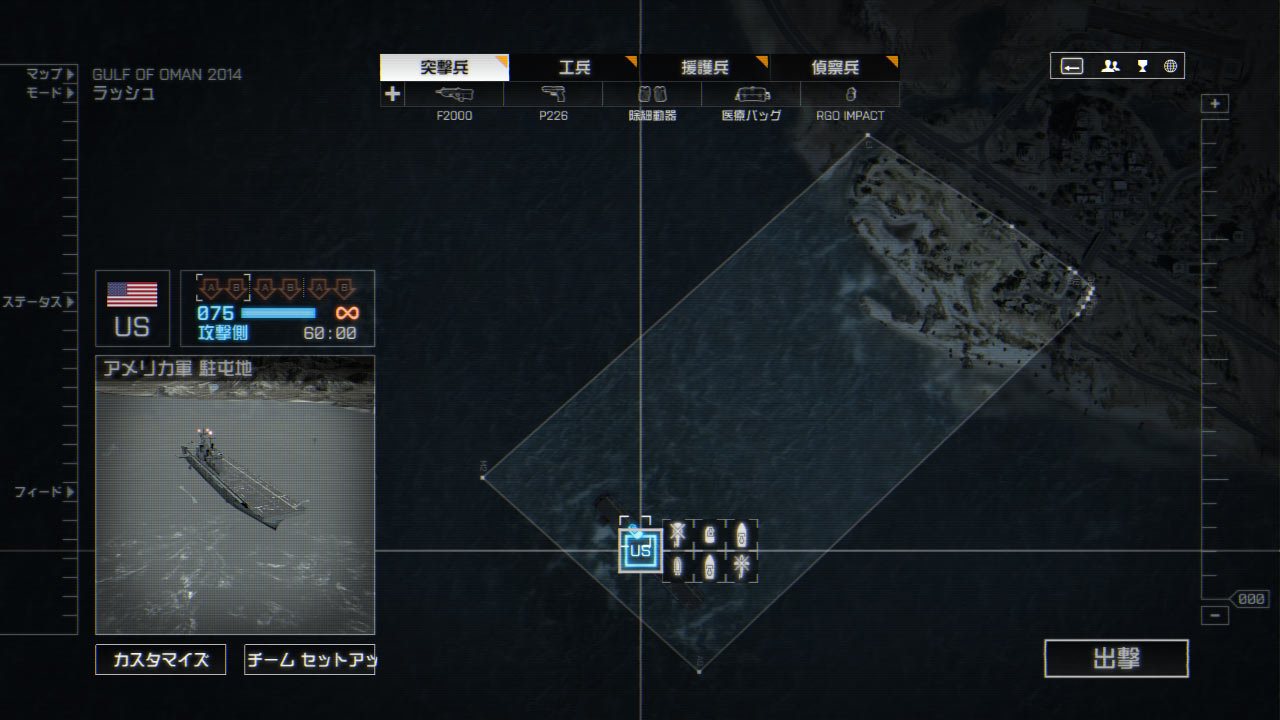Zoom in the map with plus
The height and width of the screenshot is (720, 1280).
(x=1215, y=104)
